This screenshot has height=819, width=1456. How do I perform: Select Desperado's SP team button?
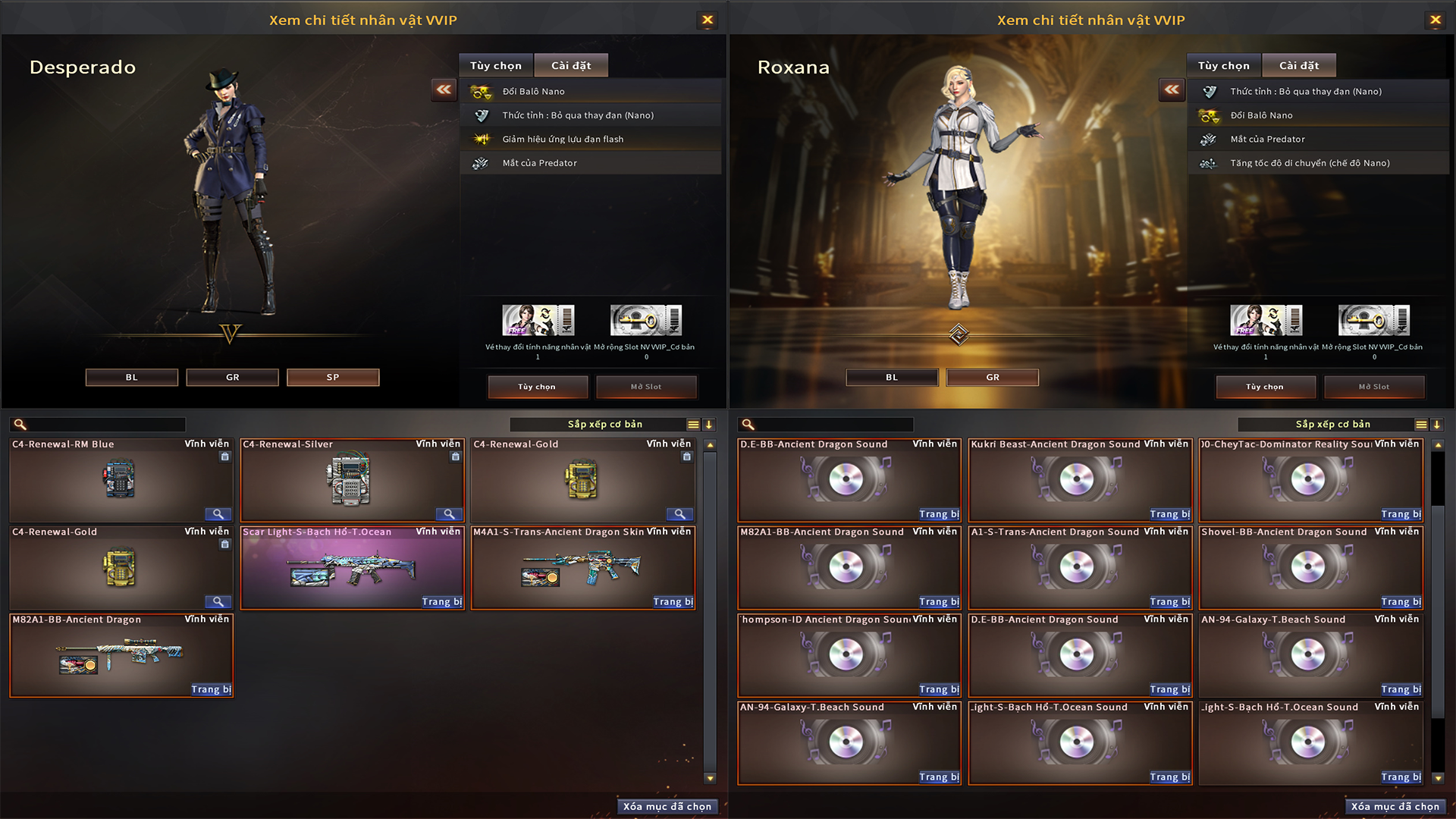tap(333, 378)
